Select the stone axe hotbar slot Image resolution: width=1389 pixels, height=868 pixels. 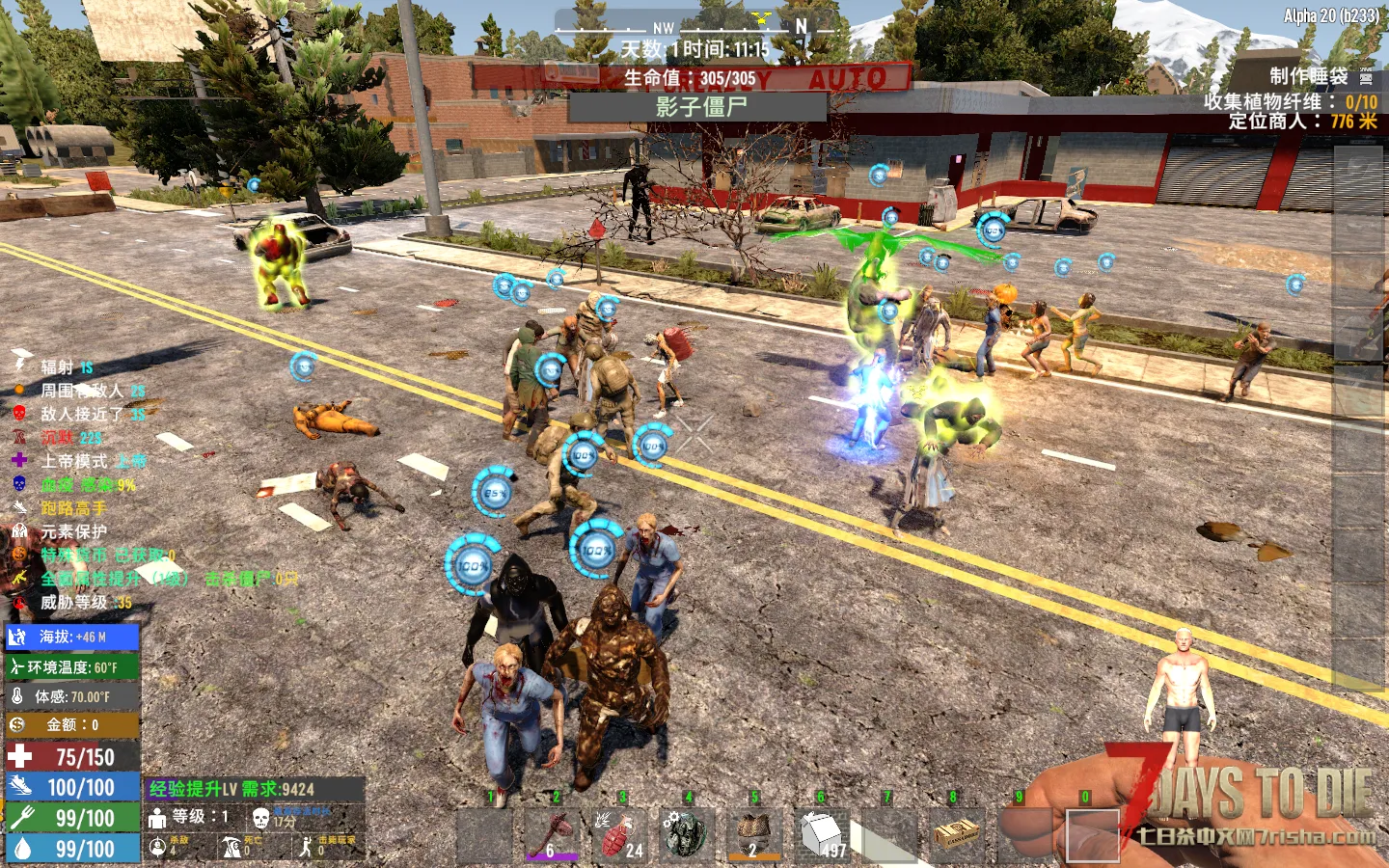[554, 833]
